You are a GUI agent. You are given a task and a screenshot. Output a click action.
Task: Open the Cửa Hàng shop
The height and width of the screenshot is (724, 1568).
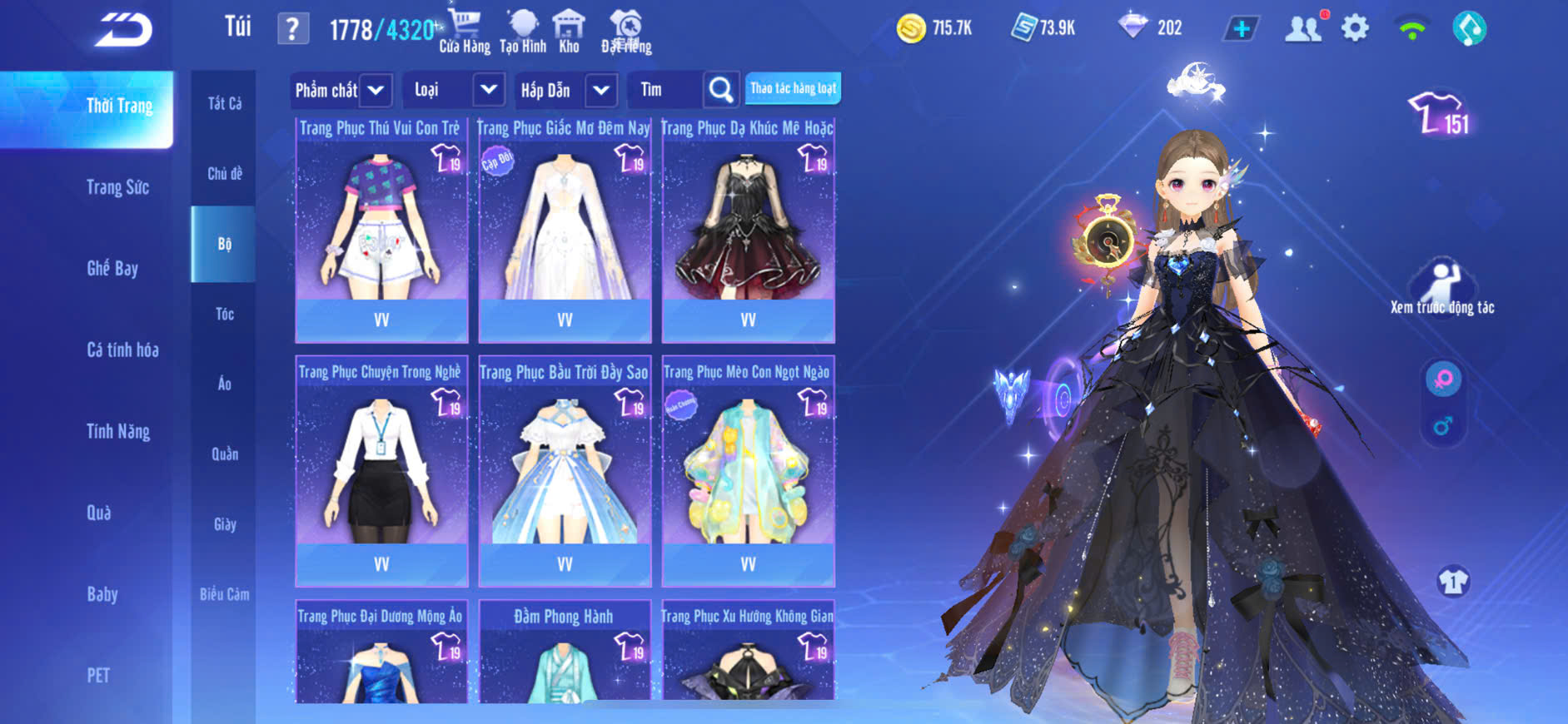pos(465,32)
